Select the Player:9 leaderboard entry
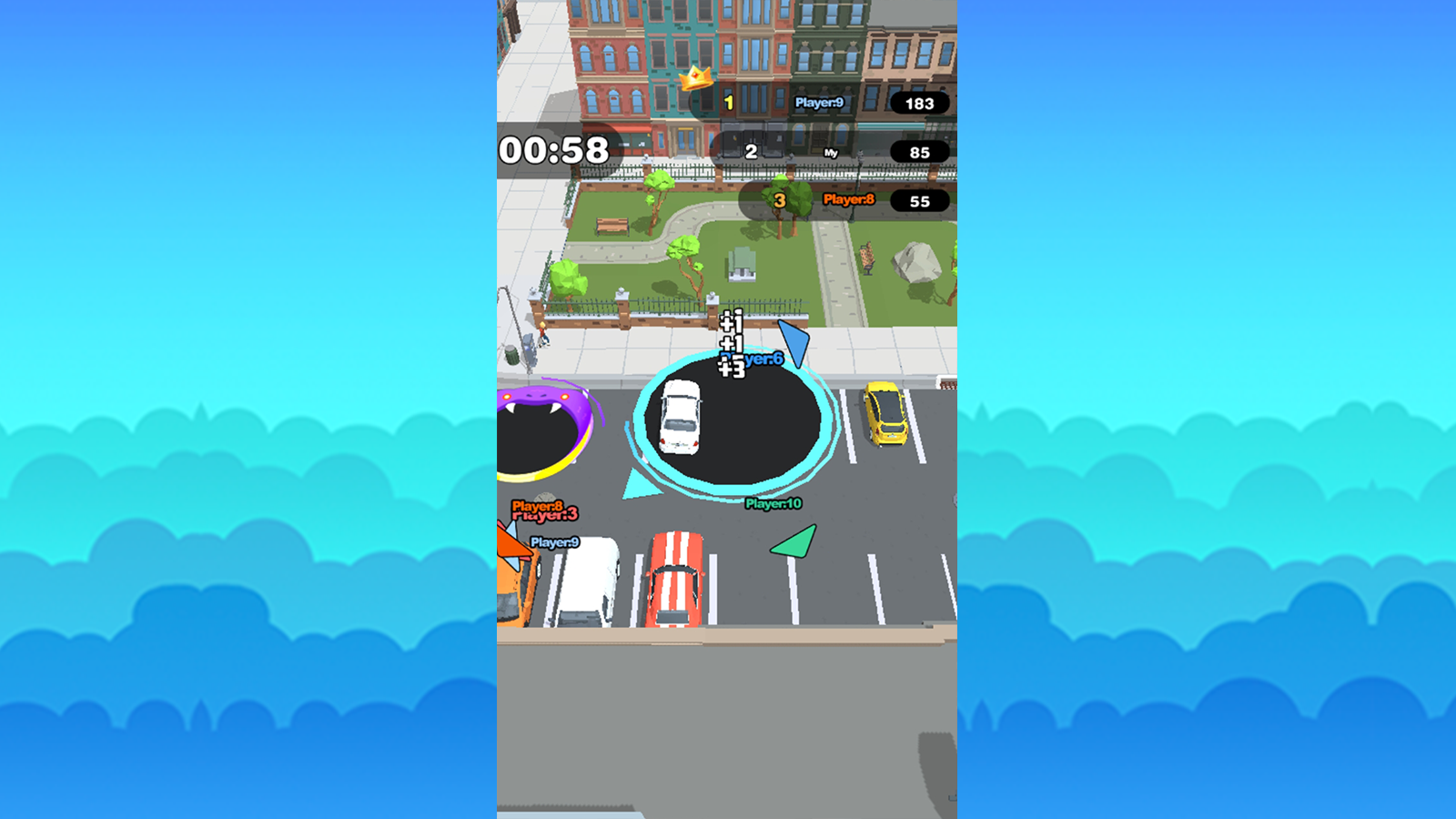This screenshot has width=1456, height=819. [x=818, y=103]
